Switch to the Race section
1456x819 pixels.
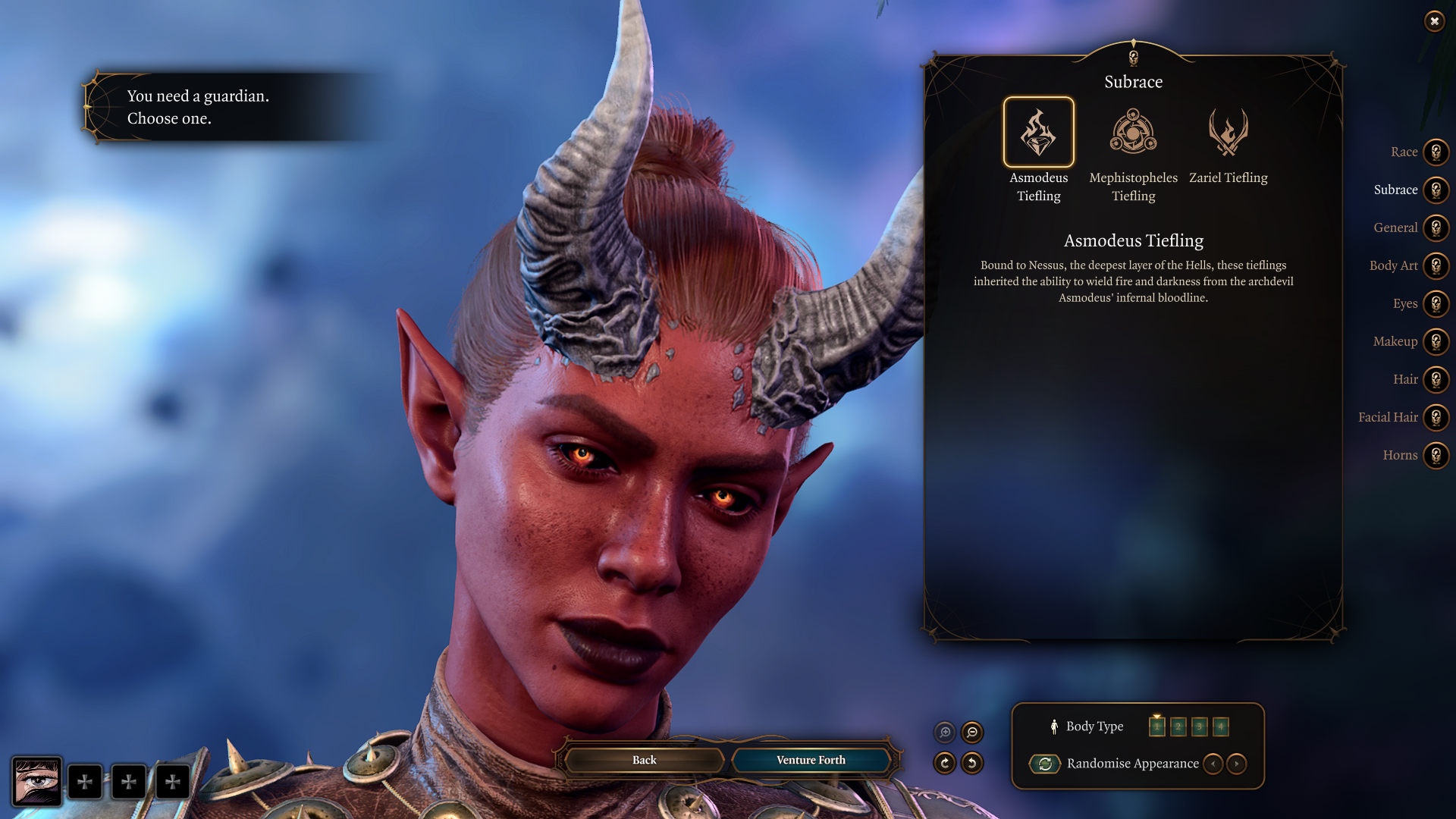pyautogui.click(x=1436, y=152)
